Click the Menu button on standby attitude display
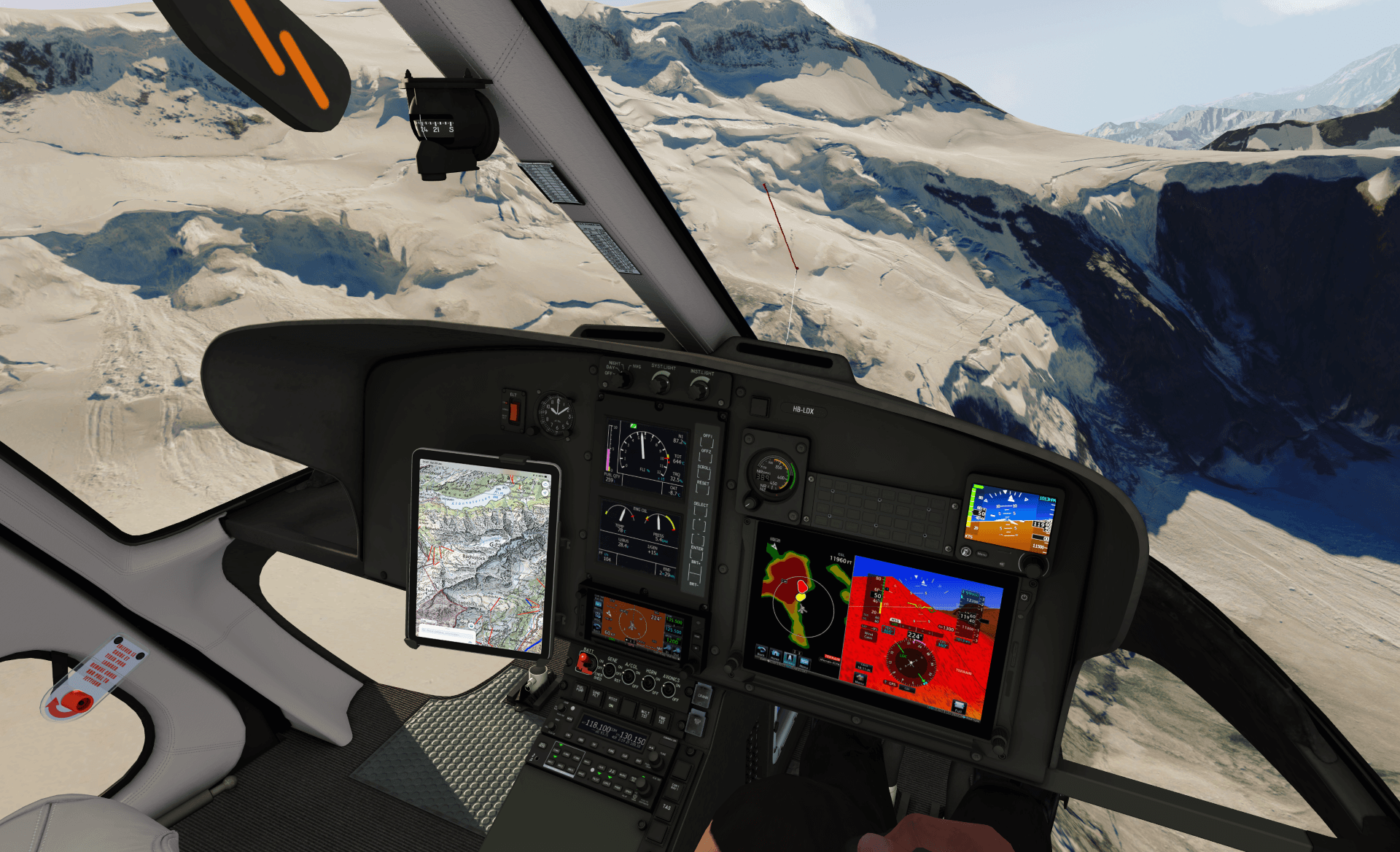The width and height of the screenshot is (1400, 852). (x=981, y=553)
